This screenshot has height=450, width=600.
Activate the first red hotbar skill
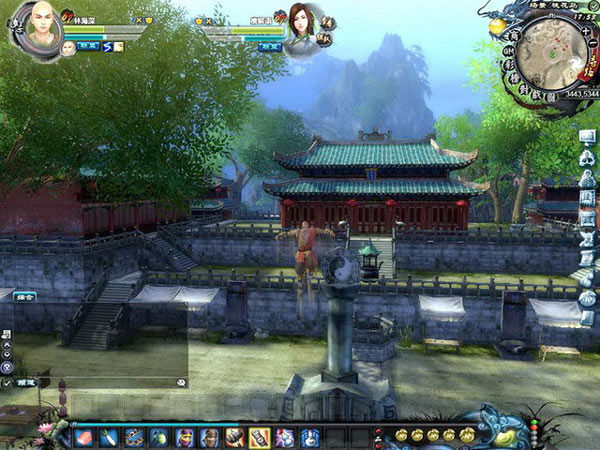pyautogui.click(x=84, y=437)
